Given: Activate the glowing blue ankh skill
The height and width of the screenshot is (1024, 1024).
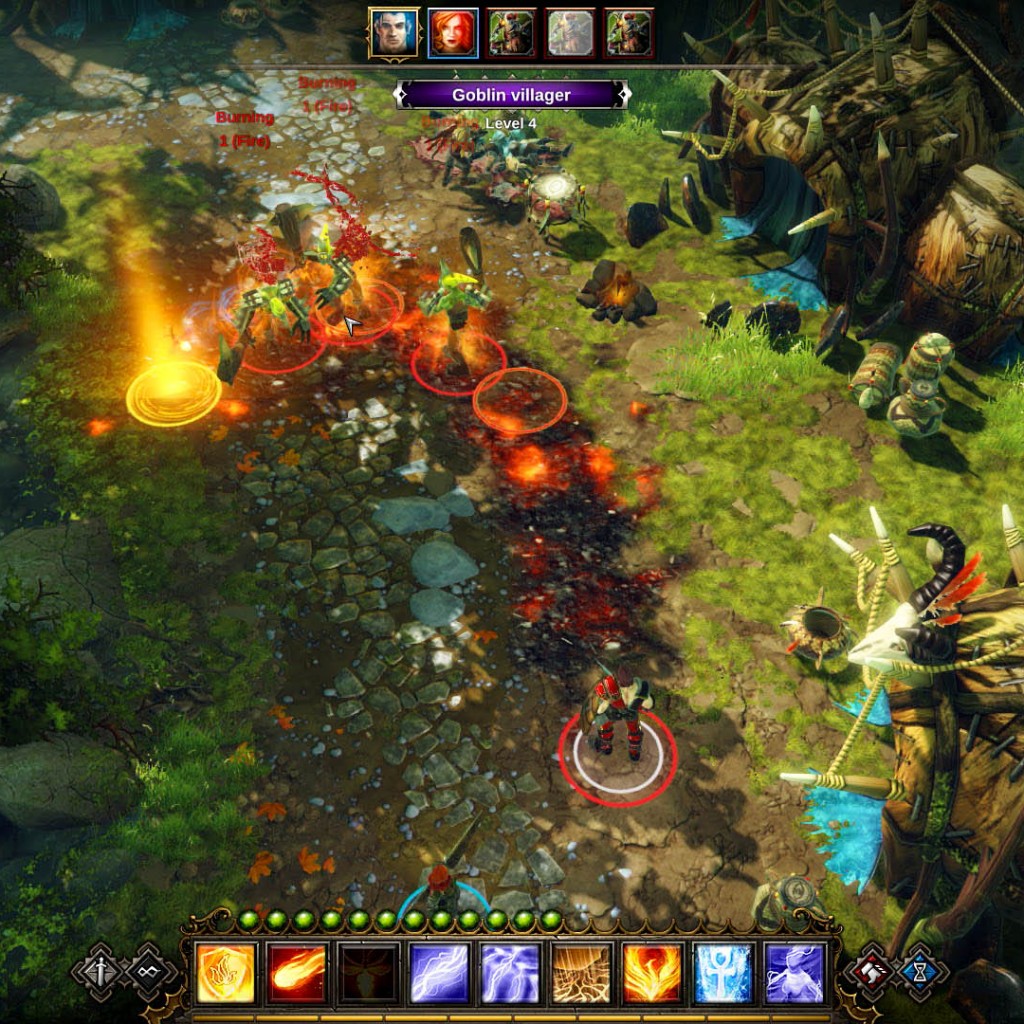Looking at the screenshot, I should point(723,973).
